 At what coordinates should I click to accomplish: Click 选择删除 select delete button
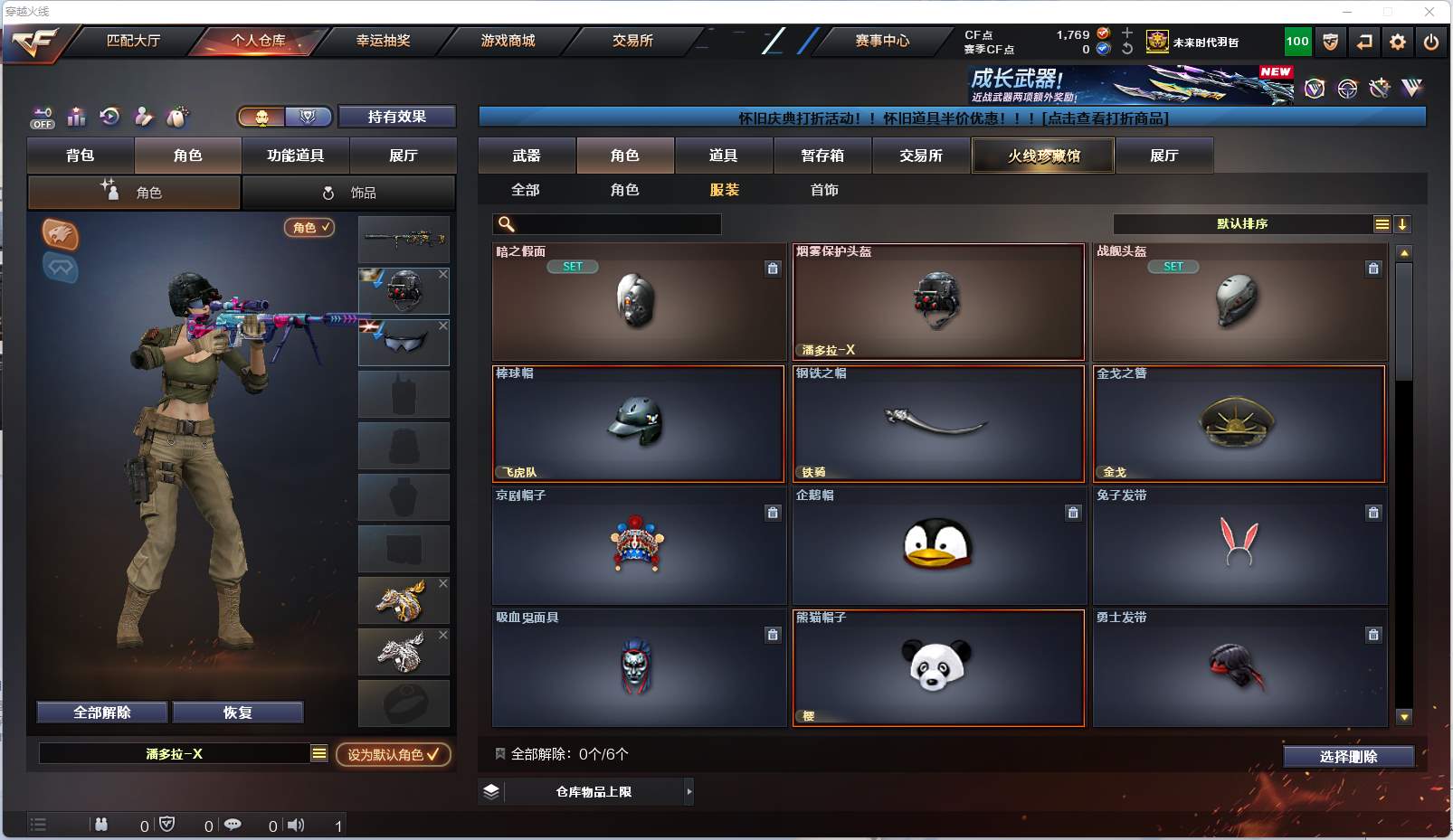pos(1348,757)
